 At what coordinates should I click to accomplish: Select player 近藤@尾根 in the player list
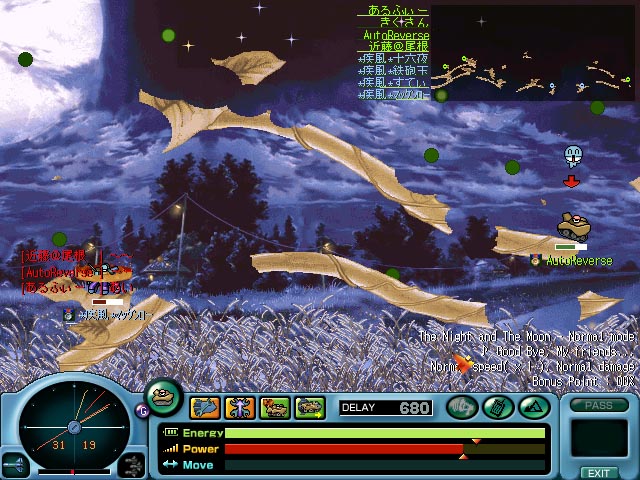395,46
